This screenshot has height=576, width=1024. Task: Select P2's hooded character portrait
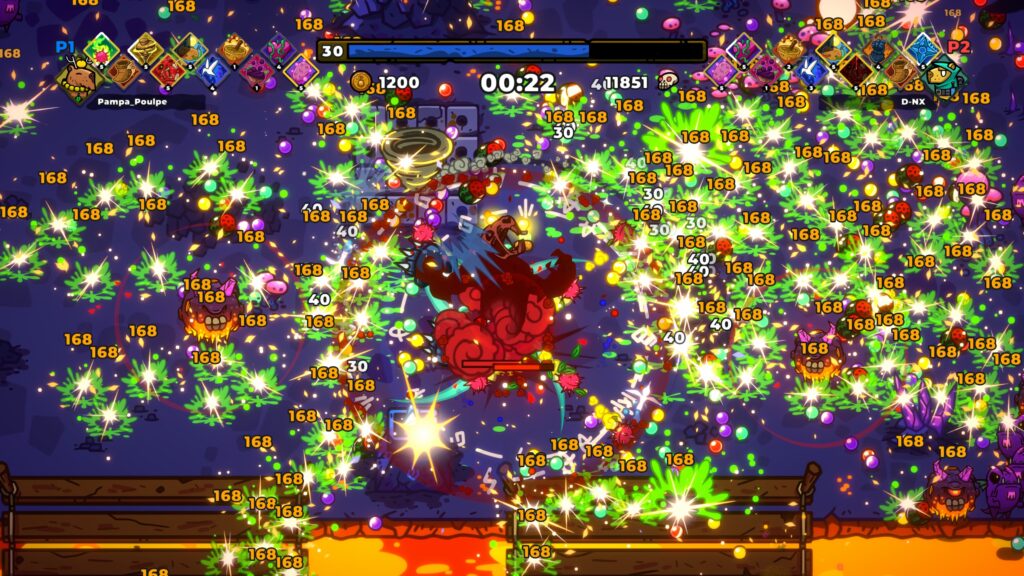944,78
